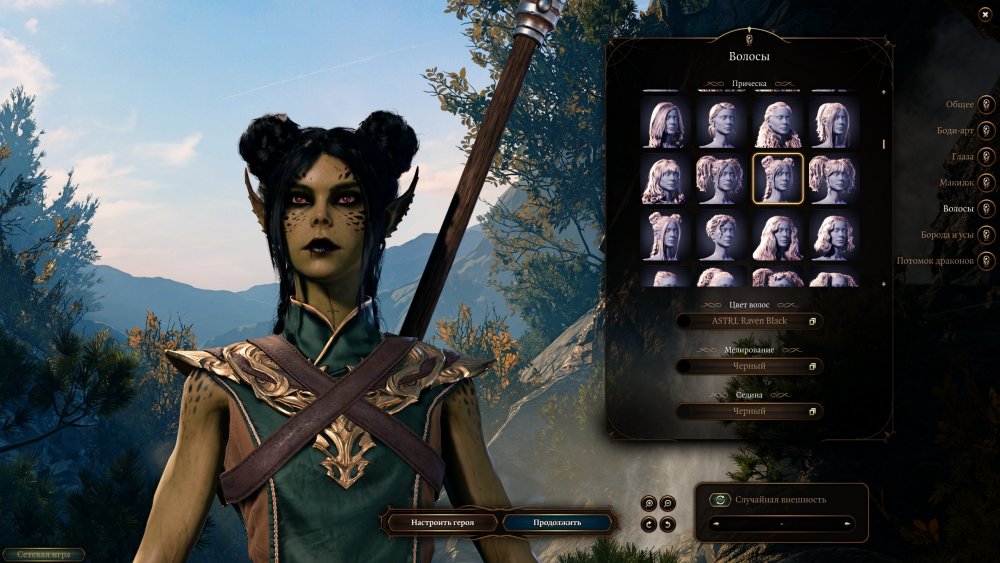1000x563 pixels.
Task: Open the Седина color dropdown
Action: pyautogui.click(x=749, y=411)
